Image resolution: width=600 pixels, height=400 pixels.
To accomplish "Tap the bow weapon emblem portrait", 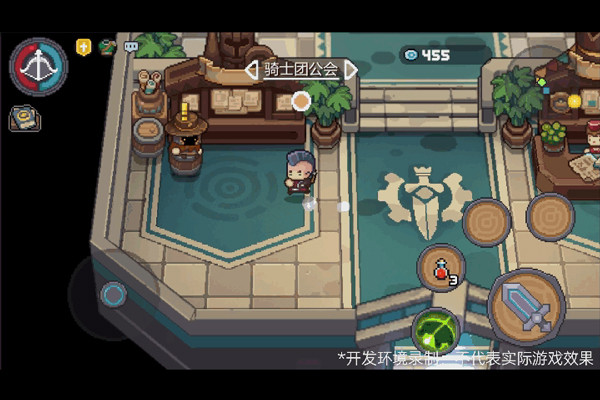I will pos(38,66).
